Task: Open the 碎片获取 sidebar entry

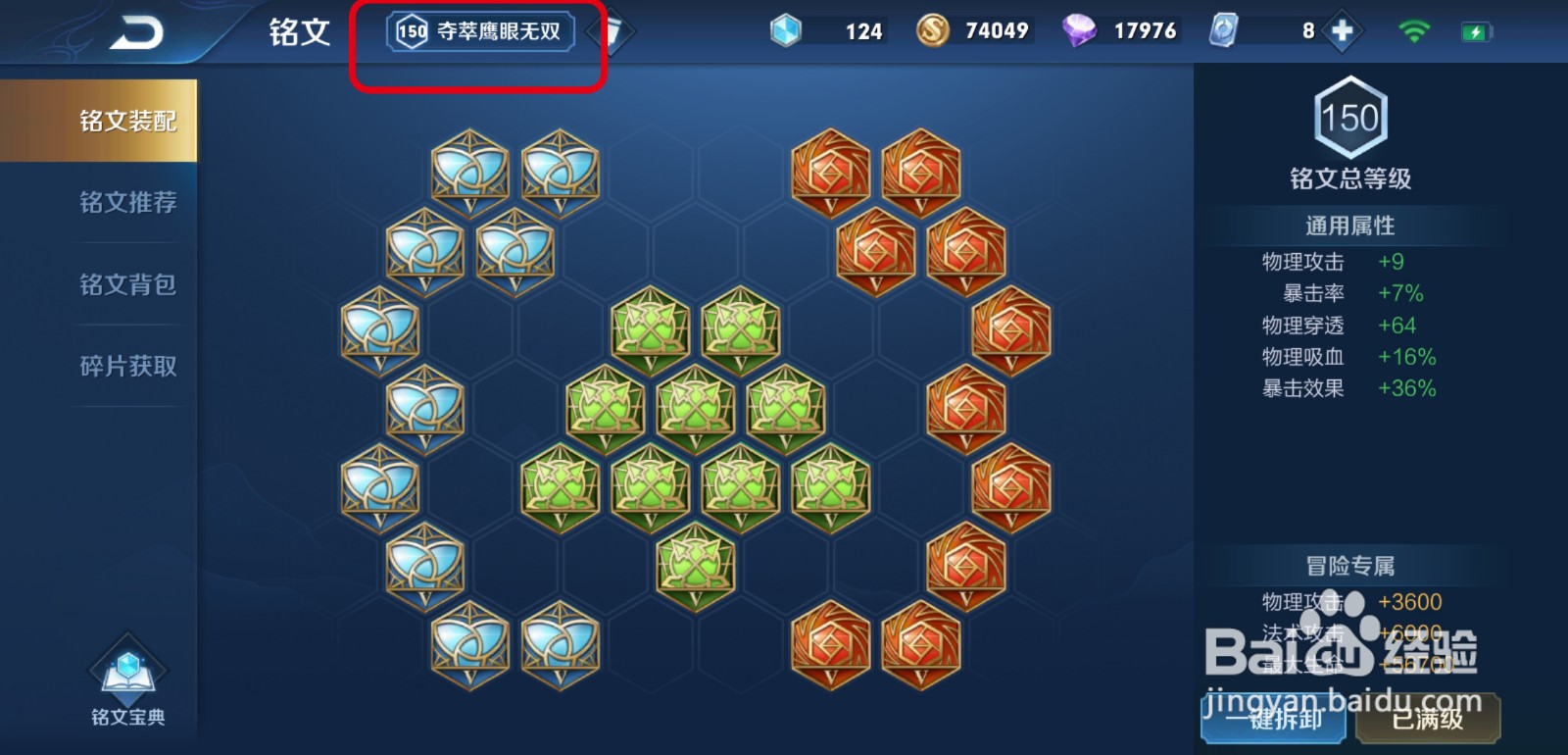Action: pyautogui.click(x=128, y=366)
